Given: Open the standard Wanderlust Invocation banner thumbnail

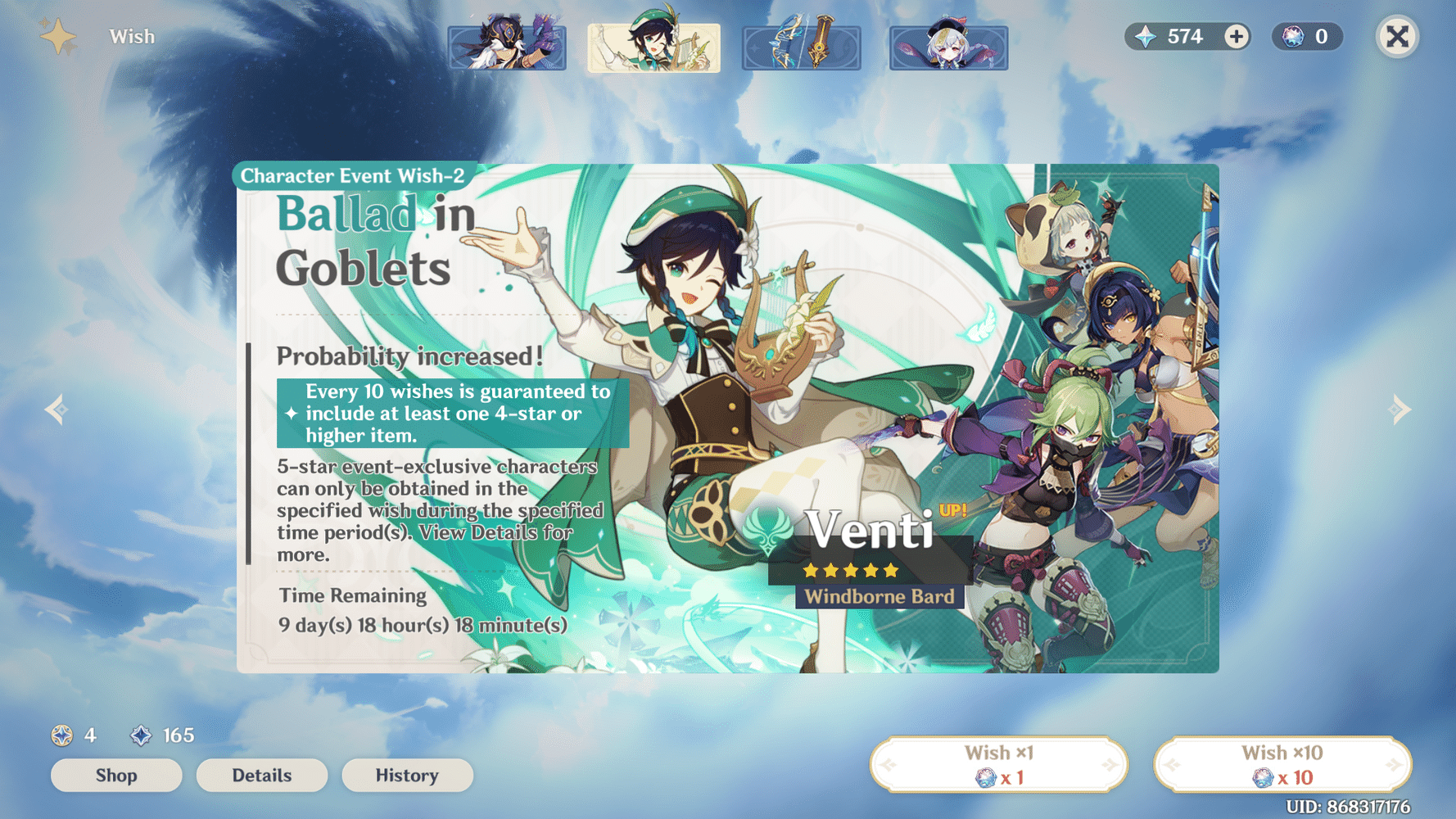Looking at the screenshot, I should (x=947, y=47).
